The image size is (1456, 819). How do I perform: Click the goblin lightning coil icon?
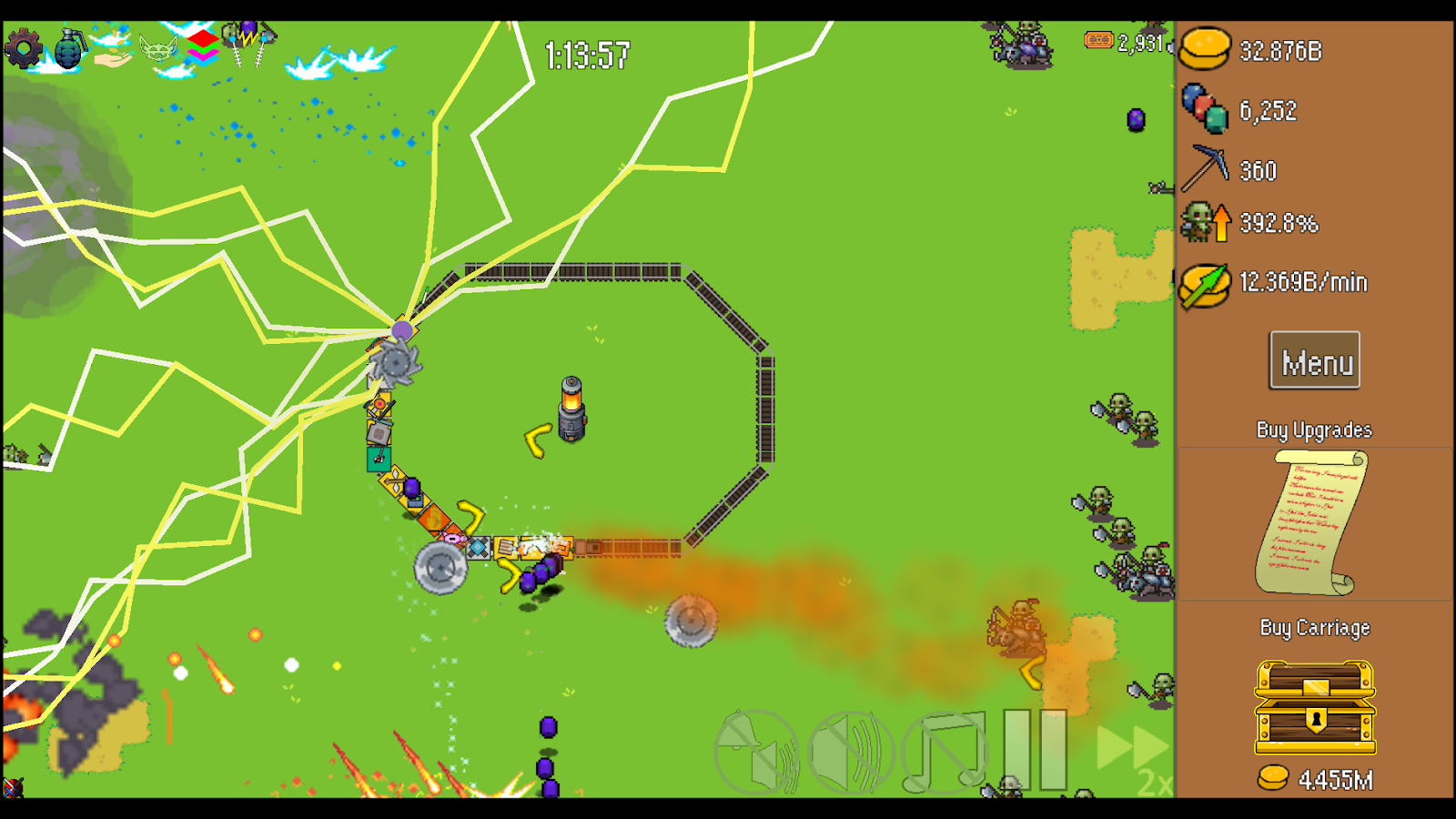[248, 43]
